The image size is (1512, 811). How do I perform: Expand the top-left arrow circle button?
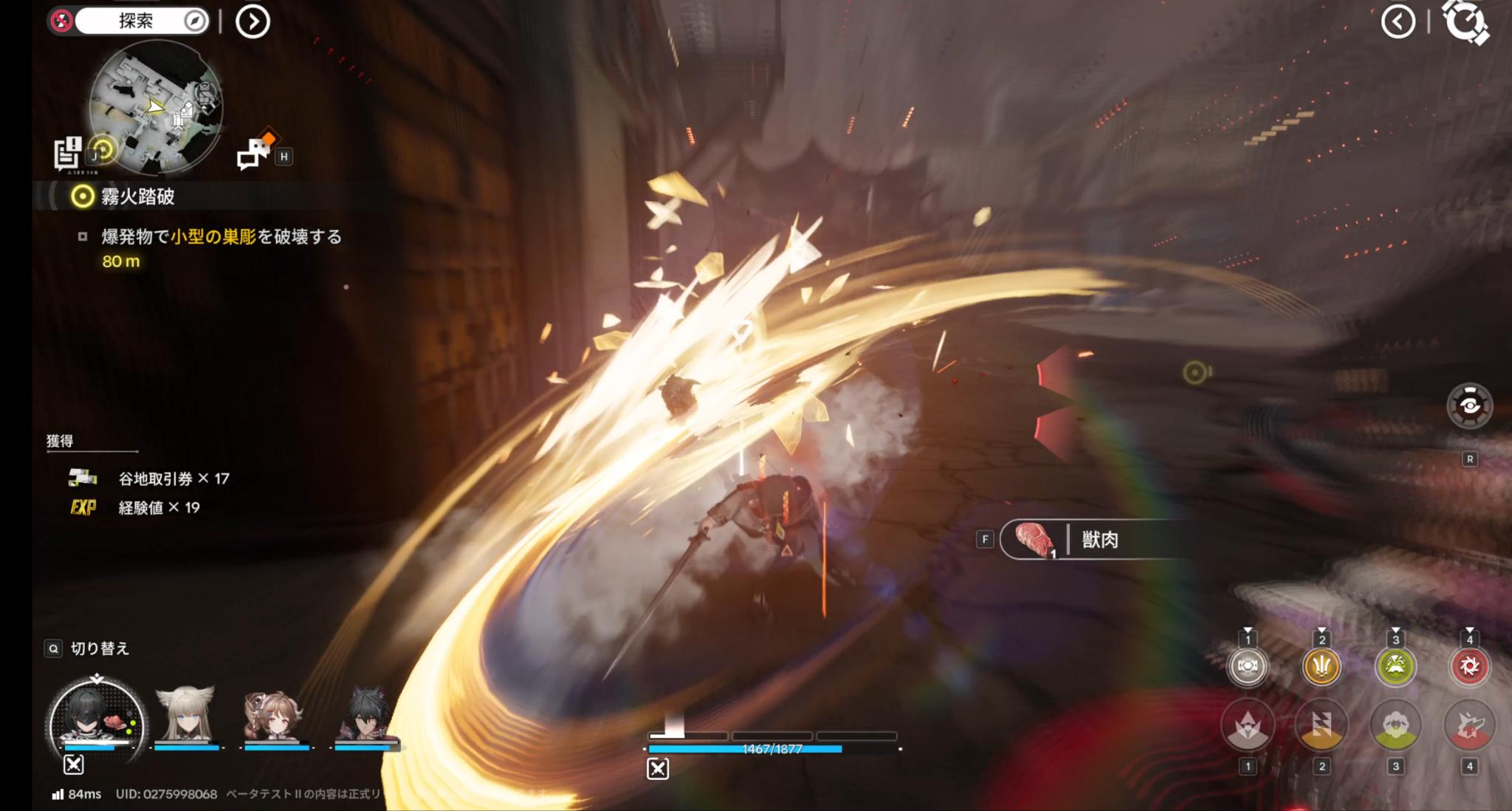click(252, 21)
